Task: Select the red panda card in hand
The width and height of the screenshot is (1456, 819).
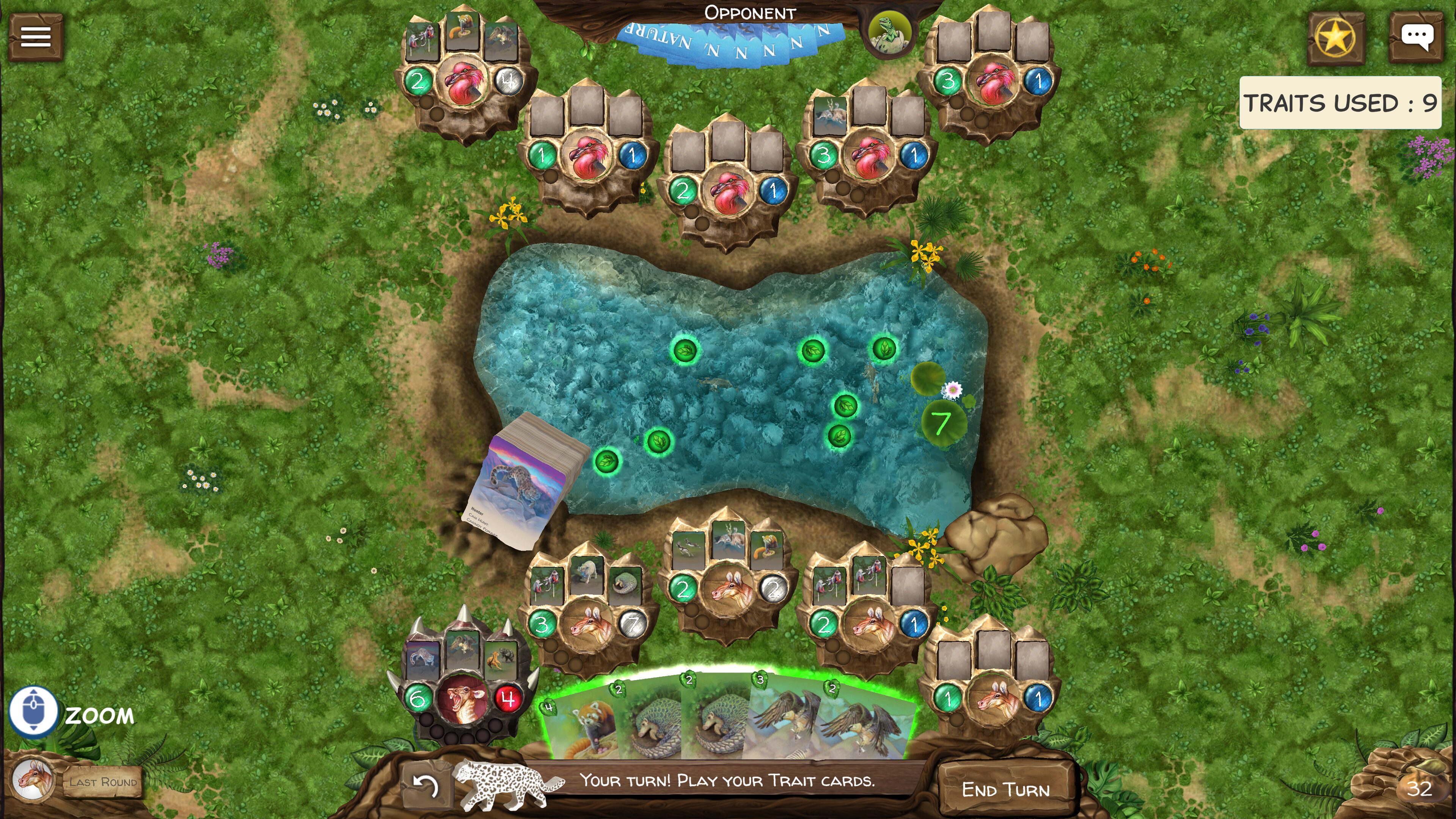Action: click(582, 726)
